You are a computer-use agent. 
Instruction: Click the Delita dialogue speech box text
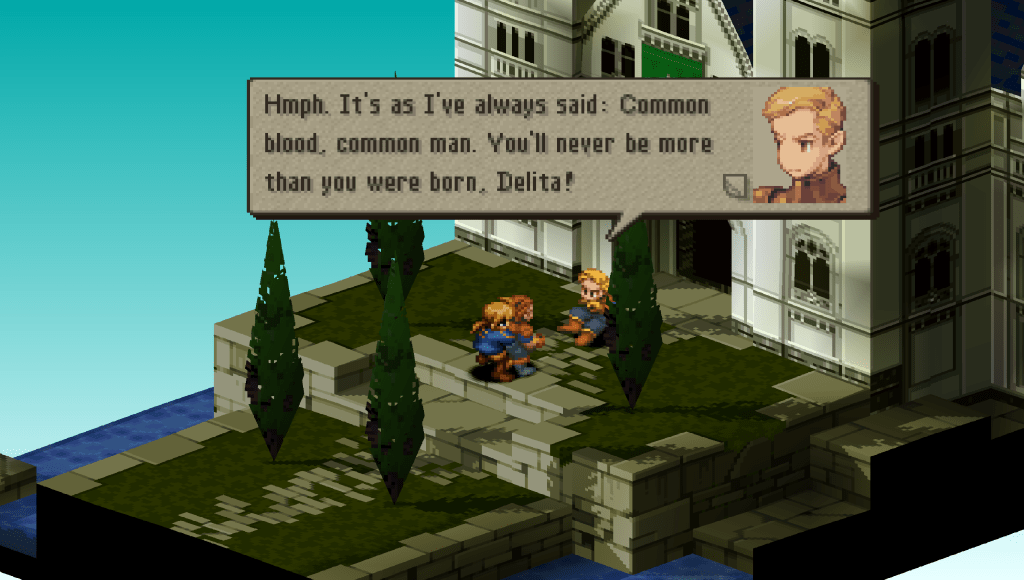[x=487, y=144]
